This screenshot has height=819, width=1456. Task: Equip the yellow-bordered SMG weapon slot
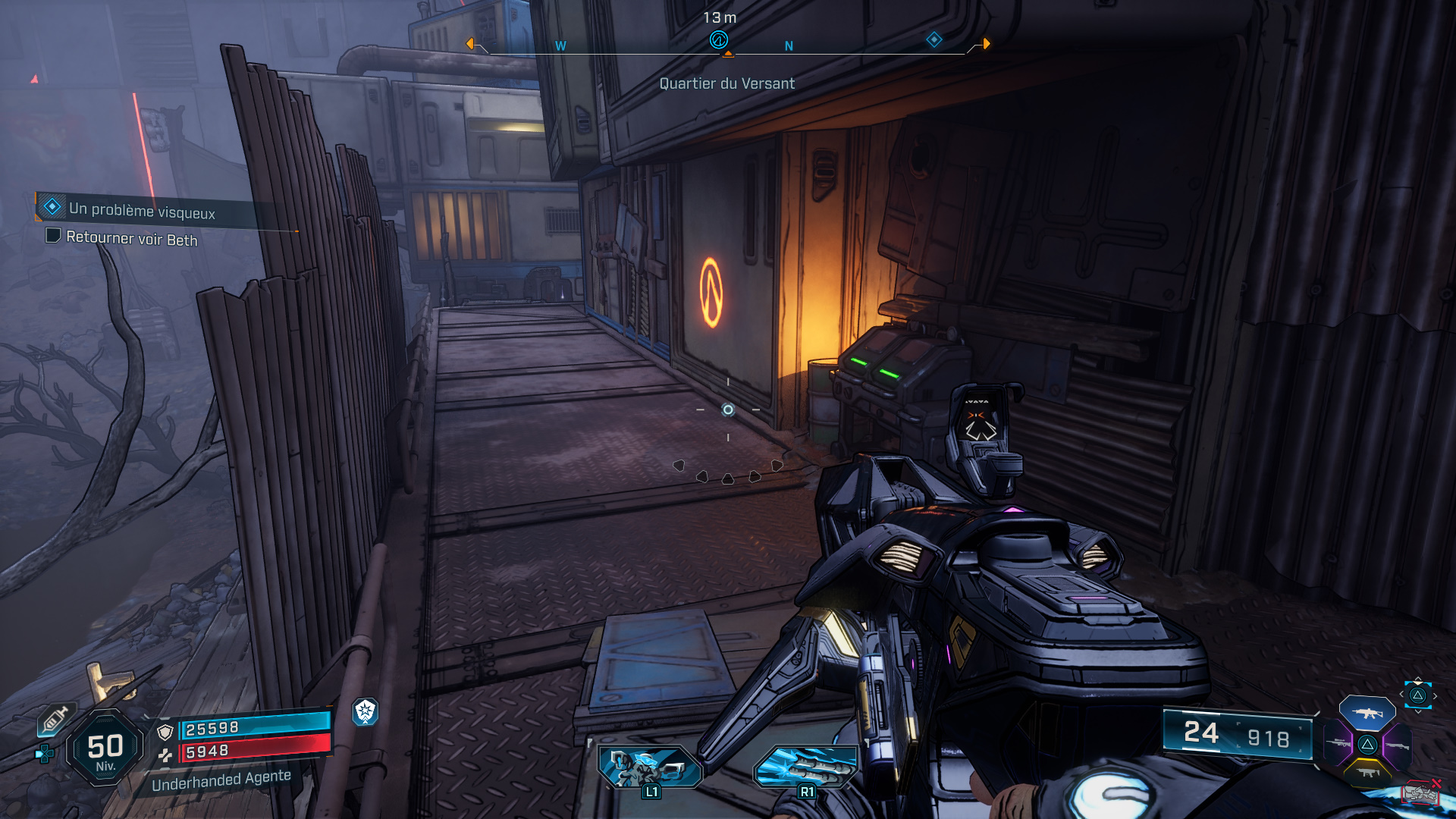tap(1367, 773)
